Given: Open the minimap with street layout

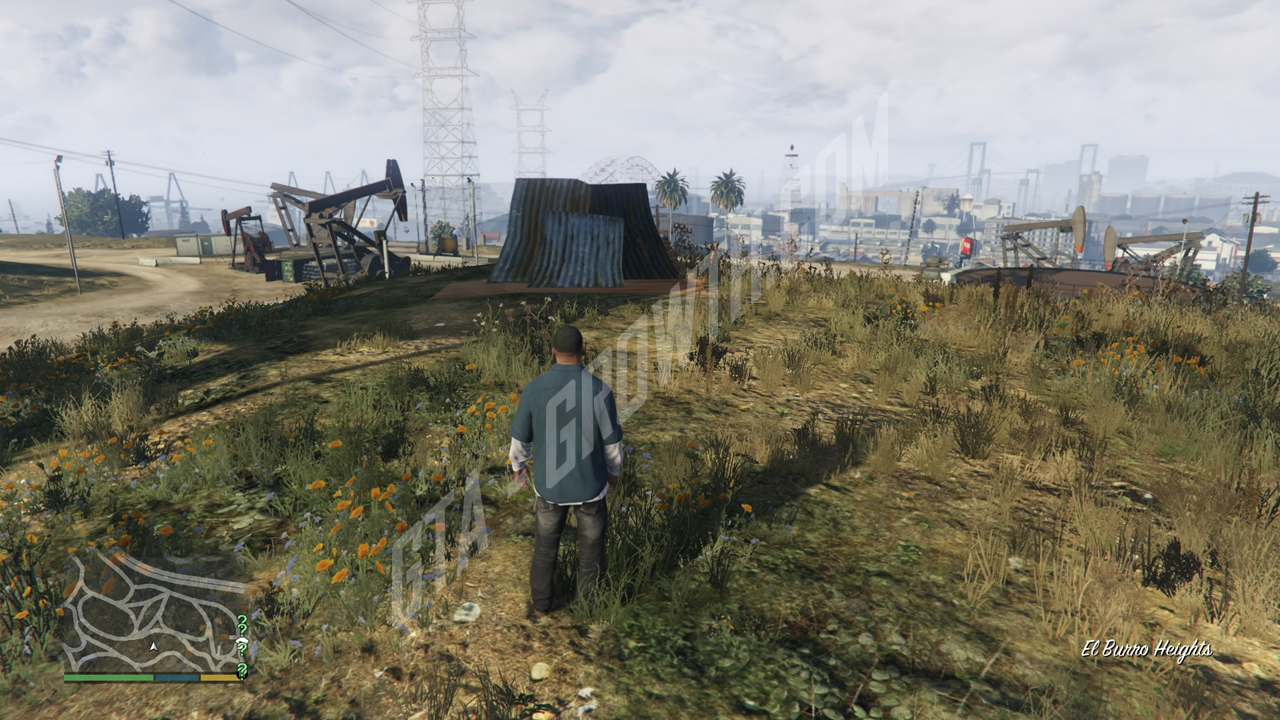Looking at the screenshot, I should click(155, 612).
